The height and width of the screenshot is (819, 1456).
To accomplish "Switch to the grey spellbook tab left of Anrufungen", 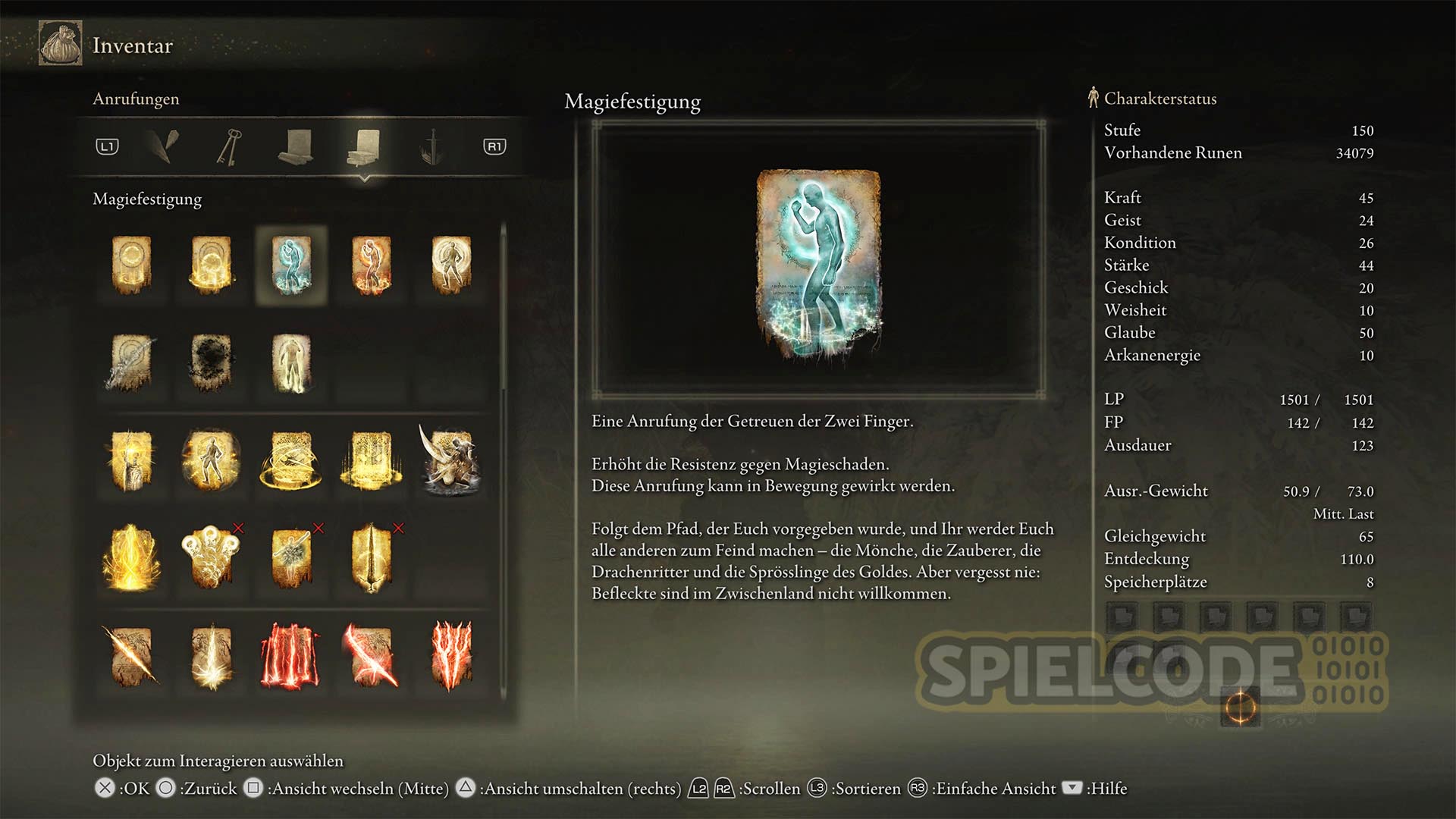I will pyautogui.click(x=297, y=146).
